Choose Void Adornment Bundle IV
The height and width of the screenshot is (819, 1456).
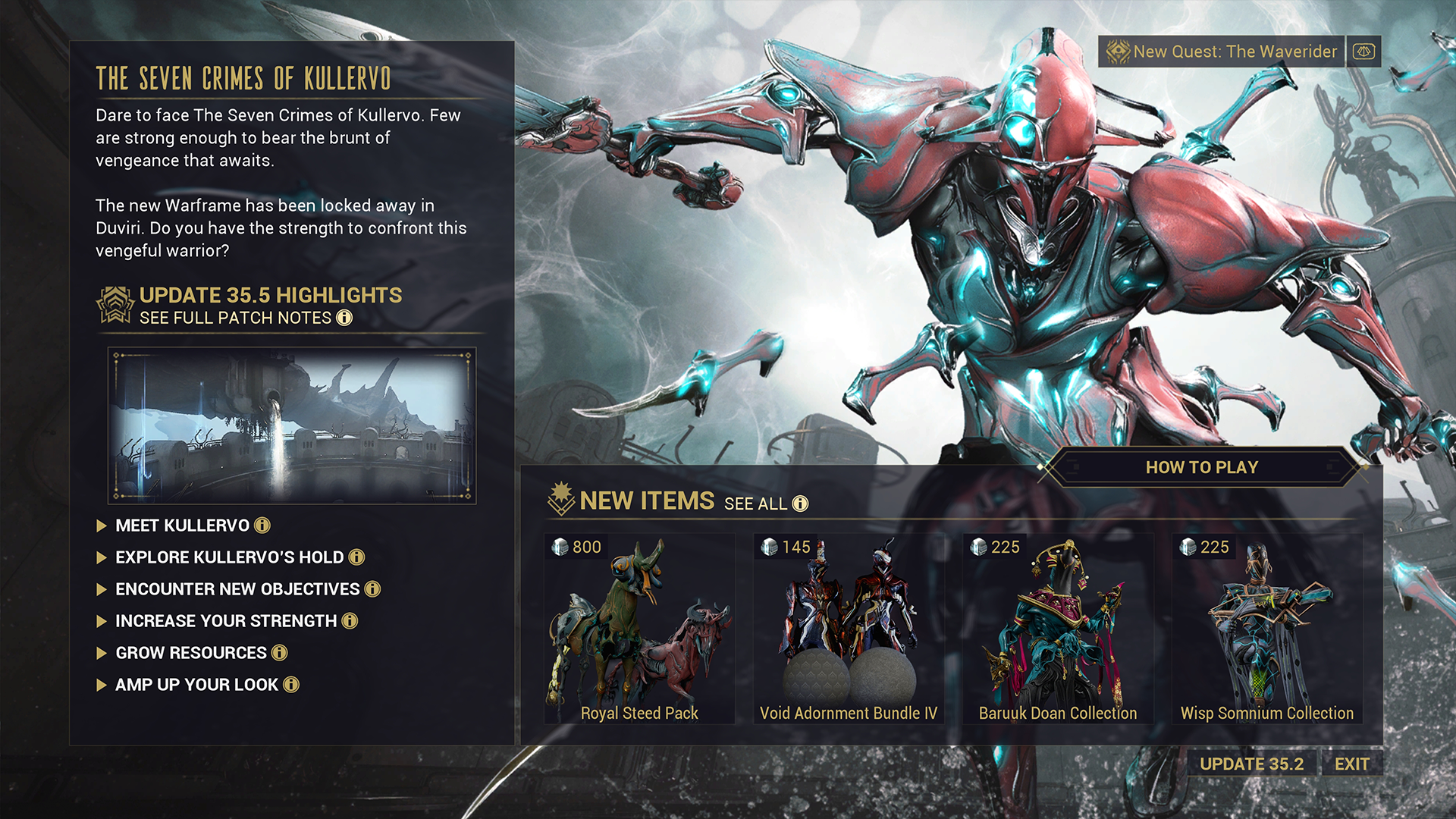[x=849, y=629]
